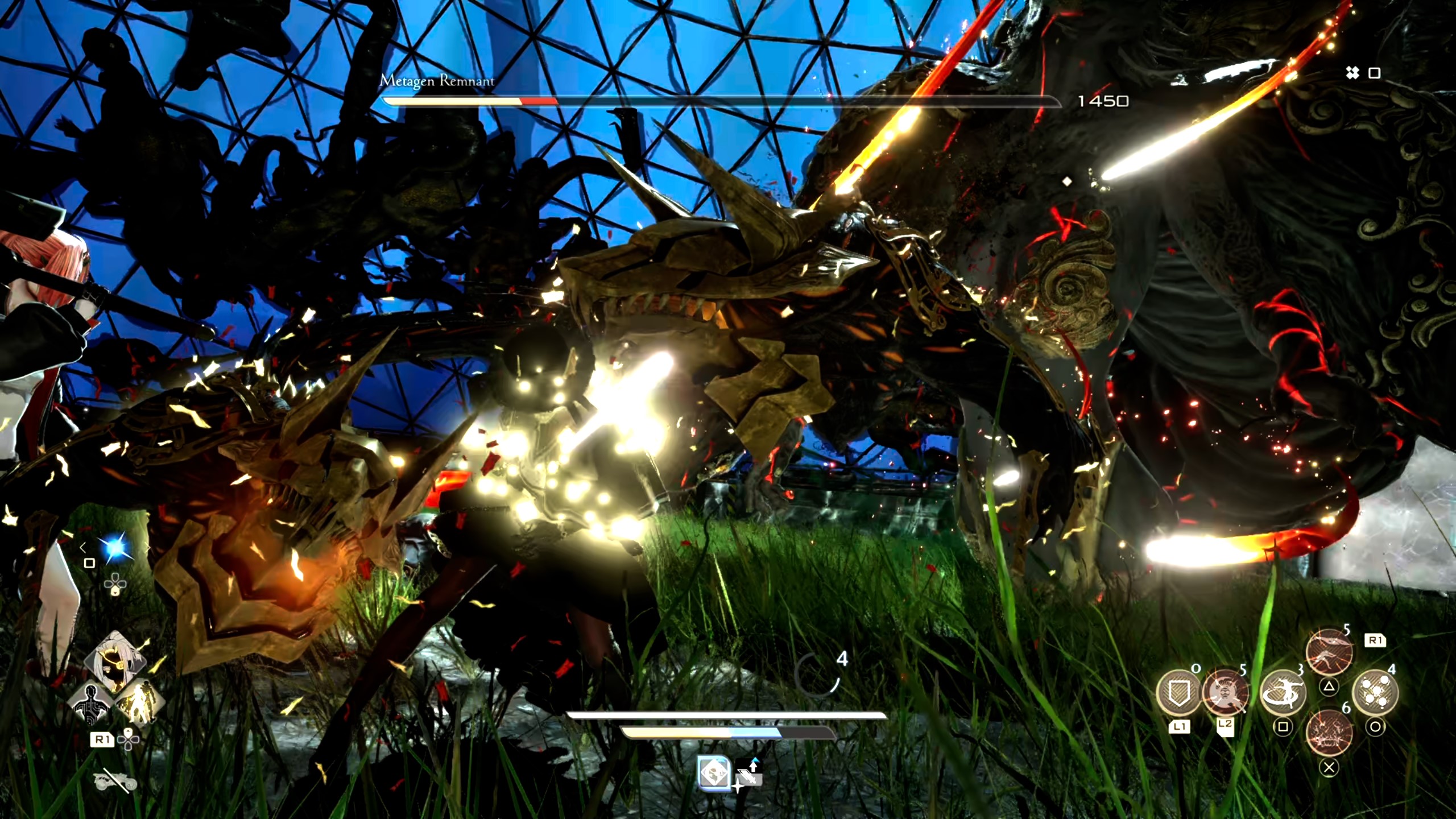Cycle item selection with the left arrow

point(83,547)
